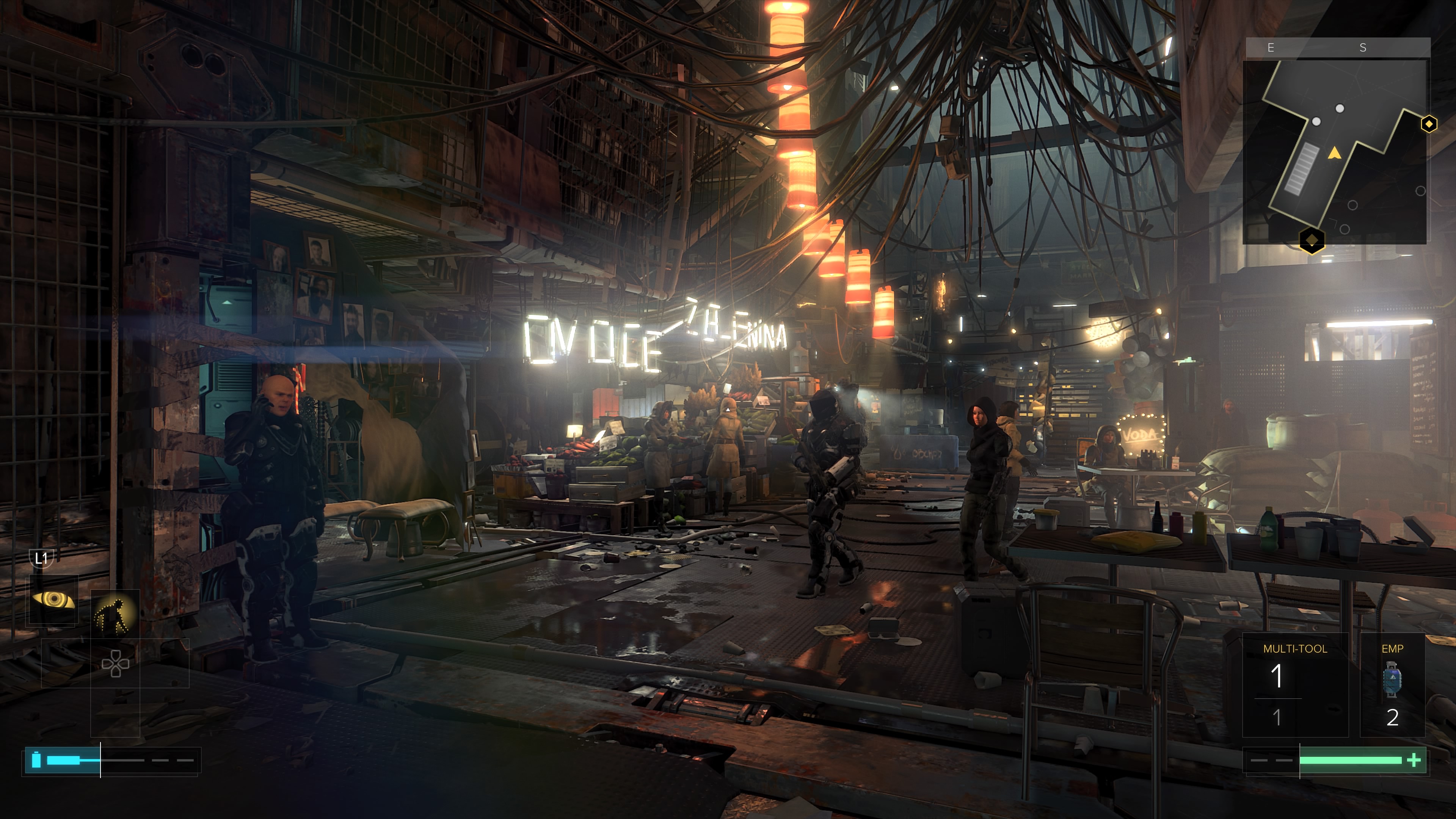This screenshot has height=819, width=1456.
Task: Activate the glowing running figure augmentation icon
Action: (115, 613)
